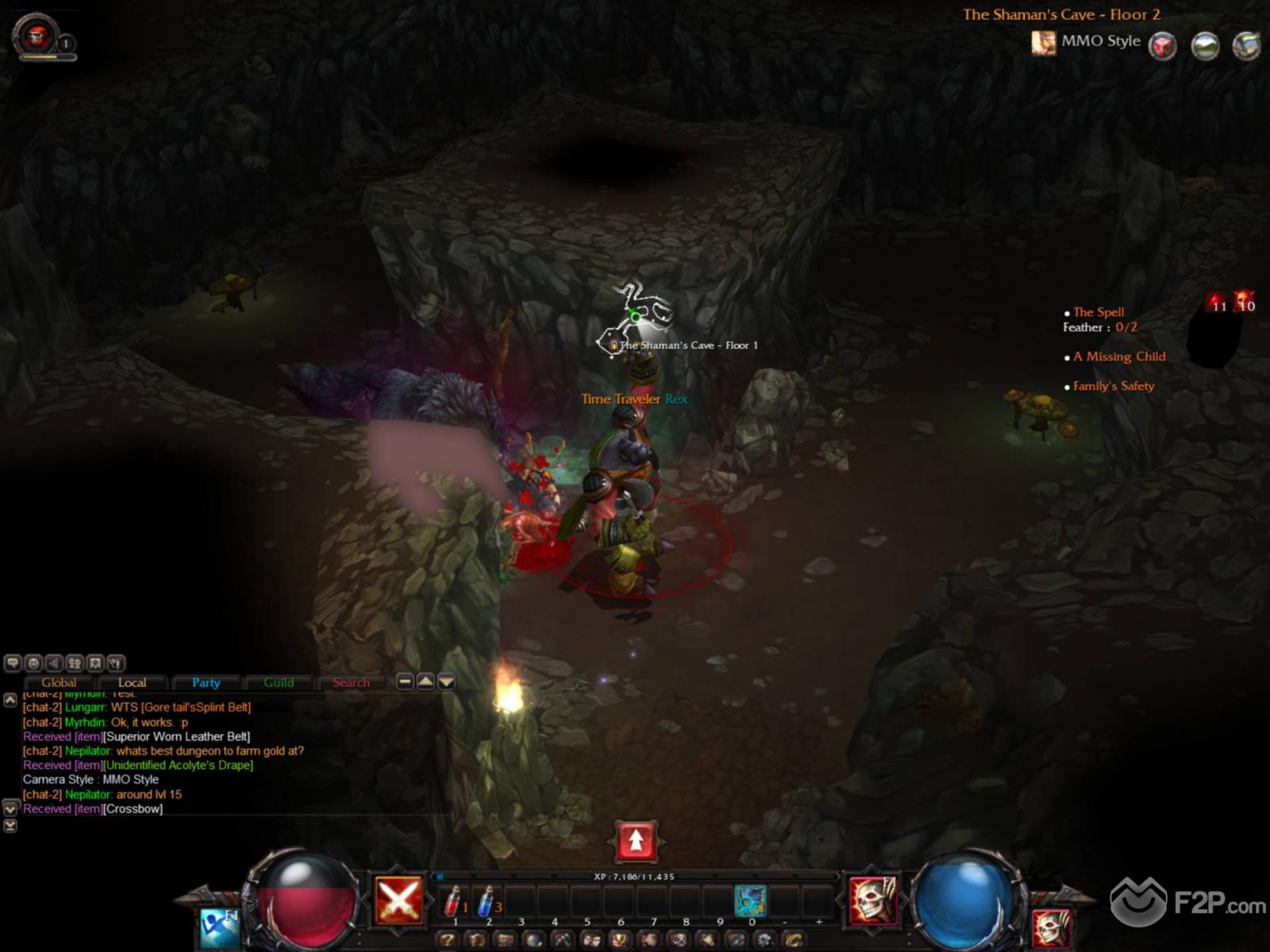Viewport: 1270px width, 952px height.
Task: Click the character portrait icon
Action: tap(37, 35)
